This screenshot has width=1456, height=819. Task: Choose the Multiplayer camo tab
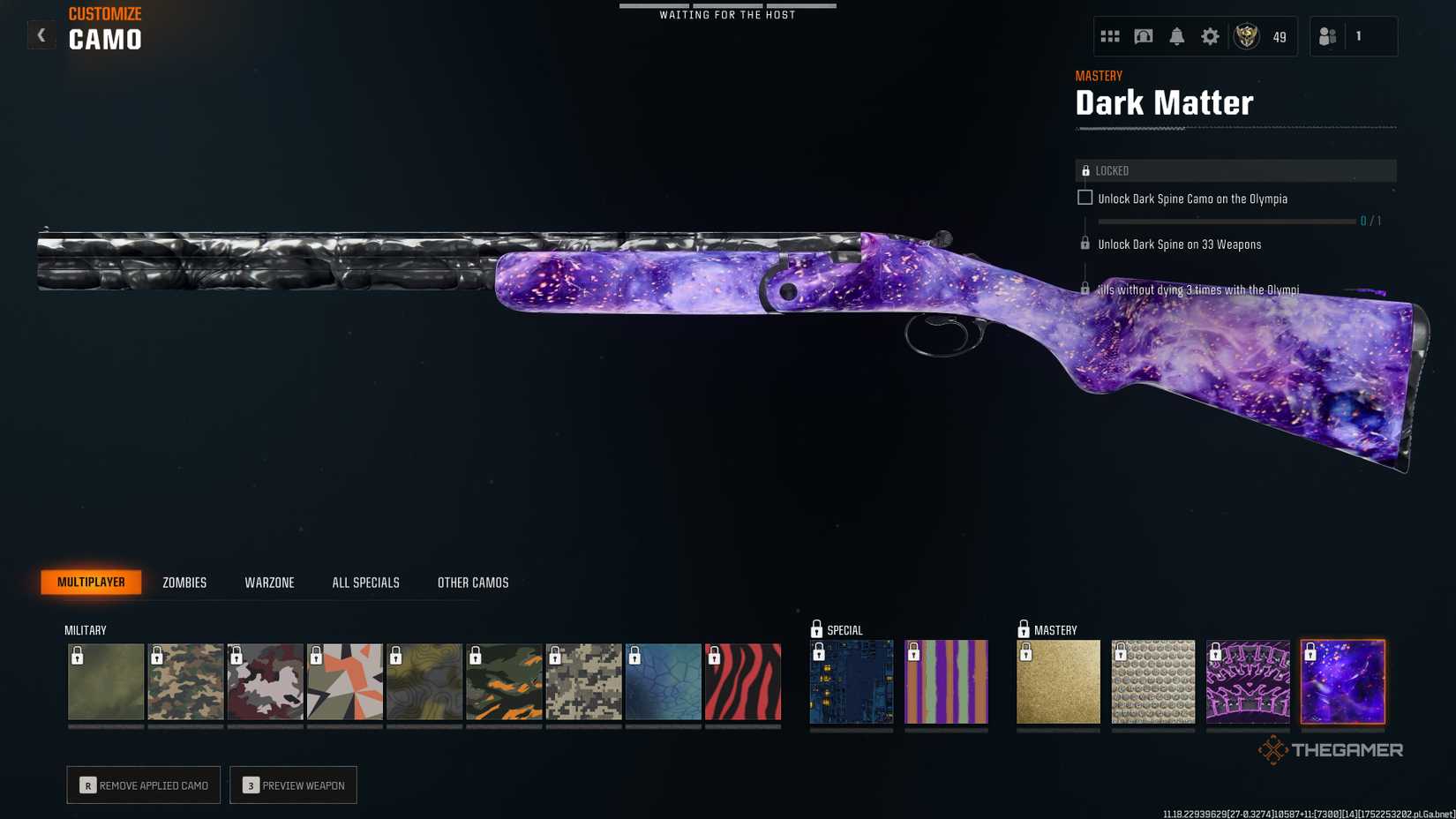pyautogui.click(x=91, y=582)
